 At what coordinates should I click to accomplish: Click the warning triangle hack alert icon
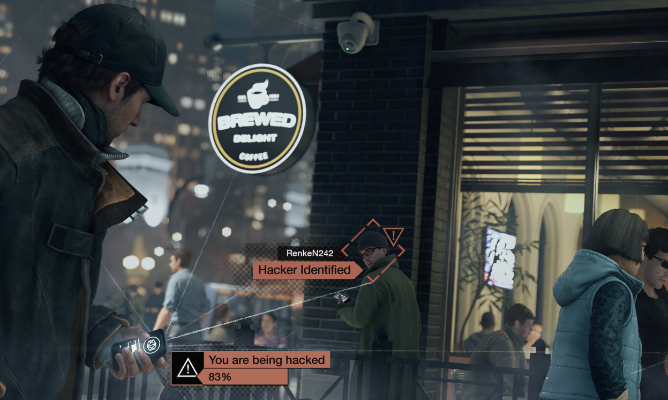(x=186, y=368)
